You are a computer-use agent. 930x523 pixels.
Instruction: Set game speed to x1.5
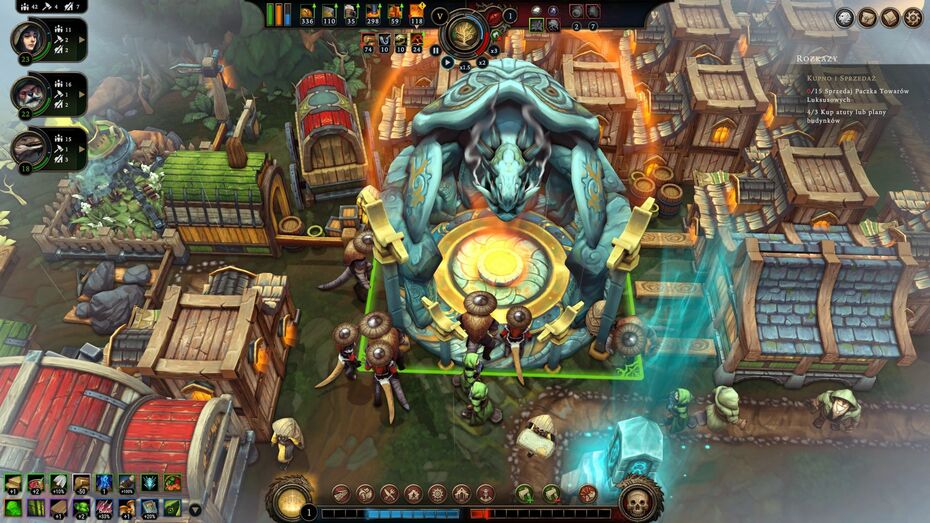pyautogui.click(x=464, y=66)
